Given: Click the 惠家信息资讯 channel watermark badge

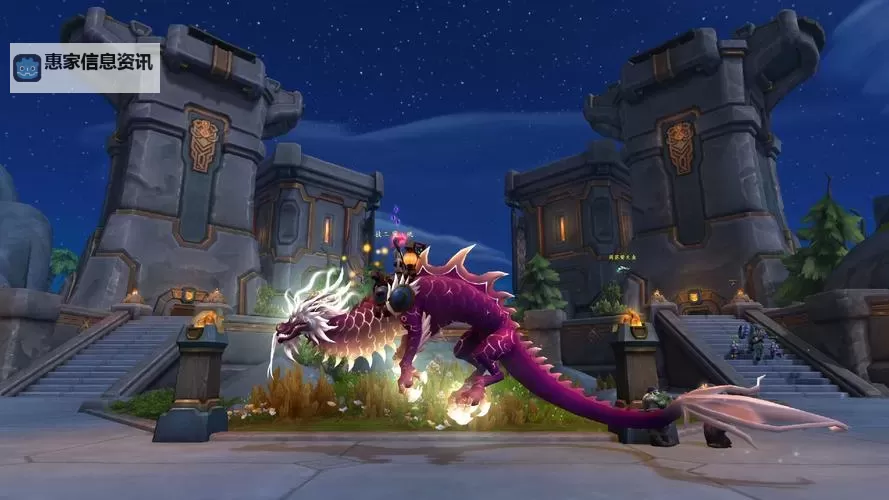Looking at the screenshot, I should coord(85,67).
